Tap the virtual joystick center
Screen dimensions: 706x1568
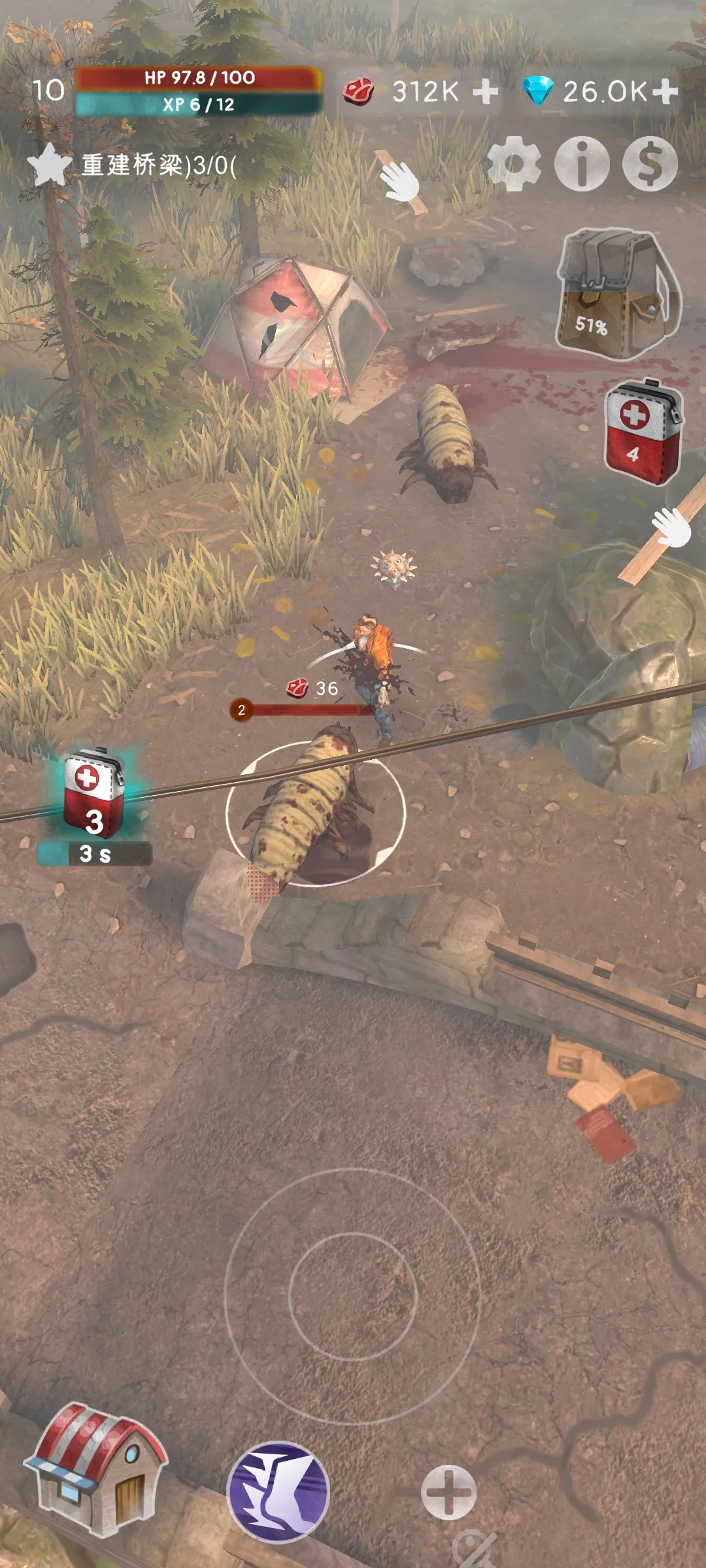point(353,1296)
